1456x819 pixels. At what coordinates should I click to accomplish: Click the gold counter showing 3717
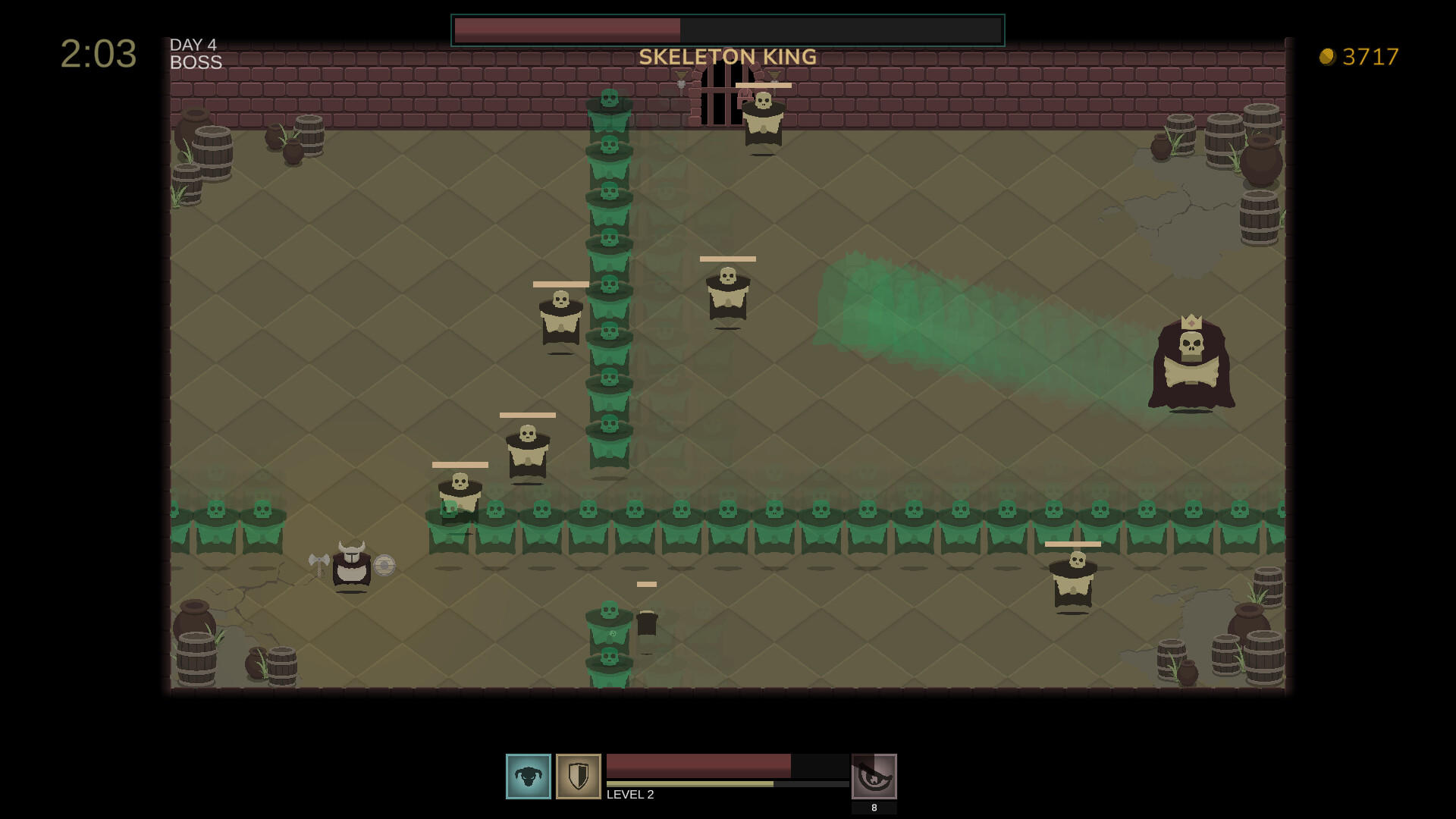click(x=1371, y=57)
